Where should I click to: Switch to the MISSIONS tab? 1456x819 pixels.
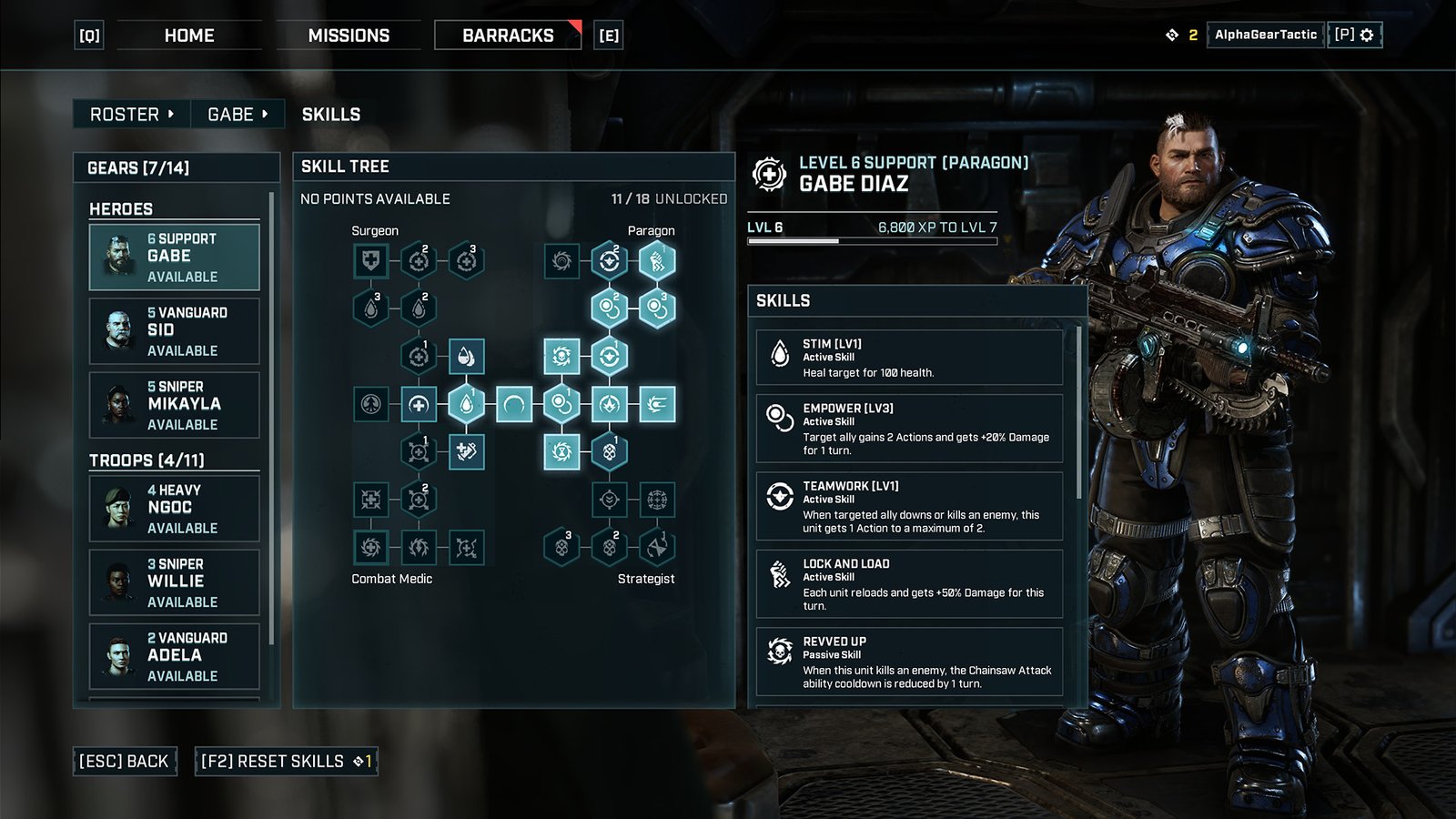point(349,35)
